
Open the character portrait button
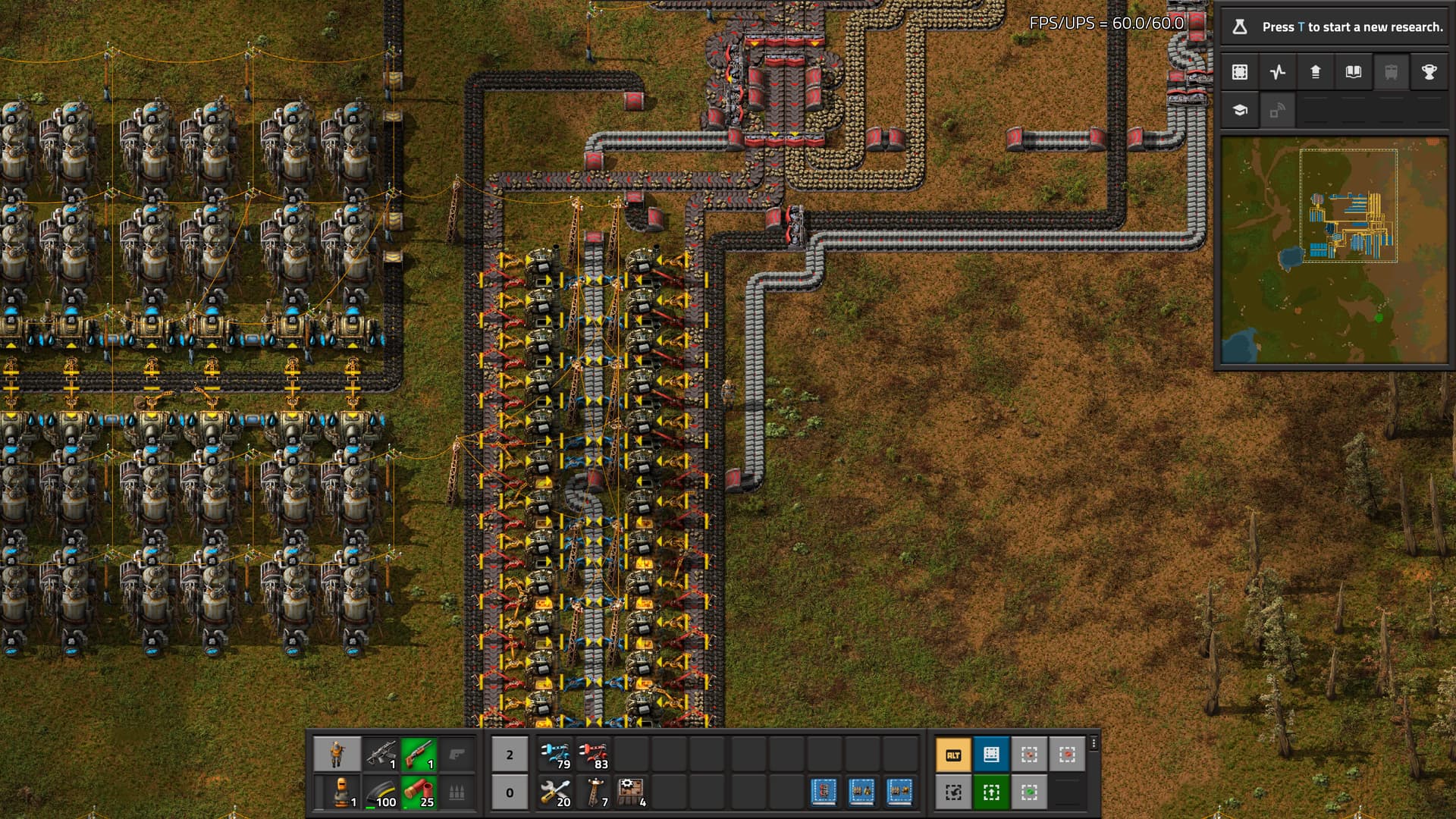(x=337, y=755)
